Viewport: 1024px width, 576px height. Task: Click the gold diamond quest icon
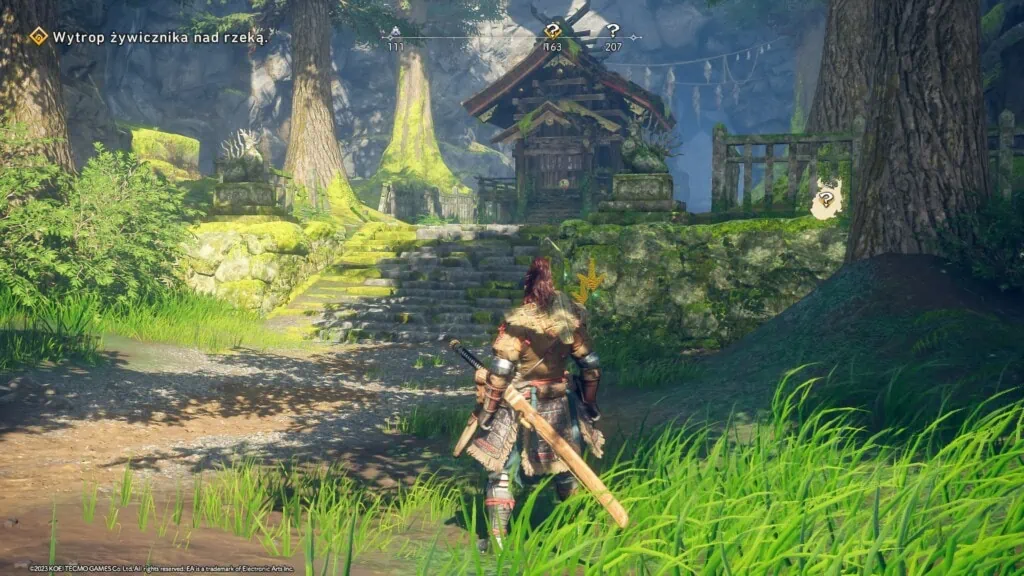pos(38,37)
